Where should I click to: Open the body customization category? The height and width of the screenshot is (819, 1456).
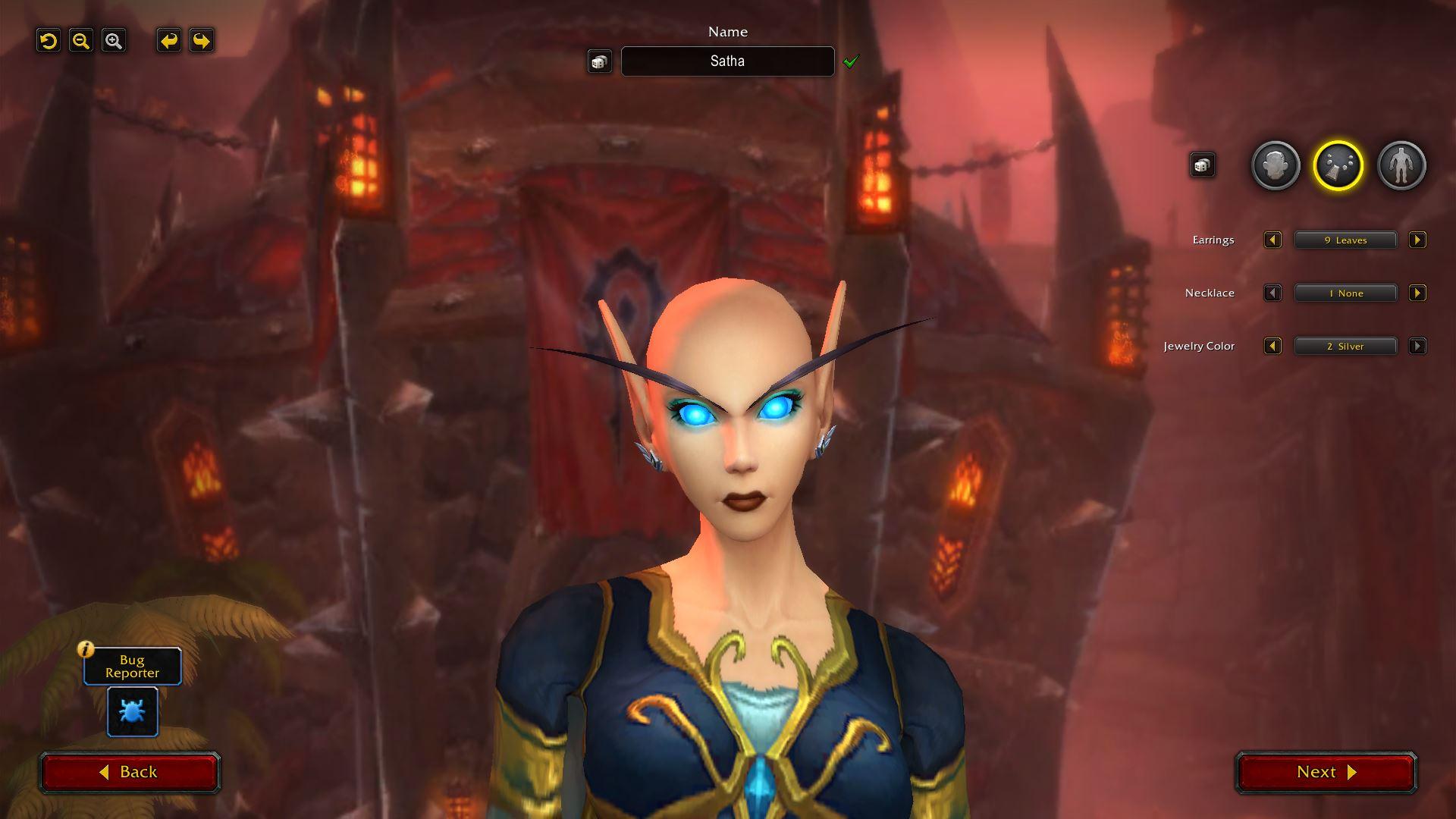click(x=1401, y=165)
